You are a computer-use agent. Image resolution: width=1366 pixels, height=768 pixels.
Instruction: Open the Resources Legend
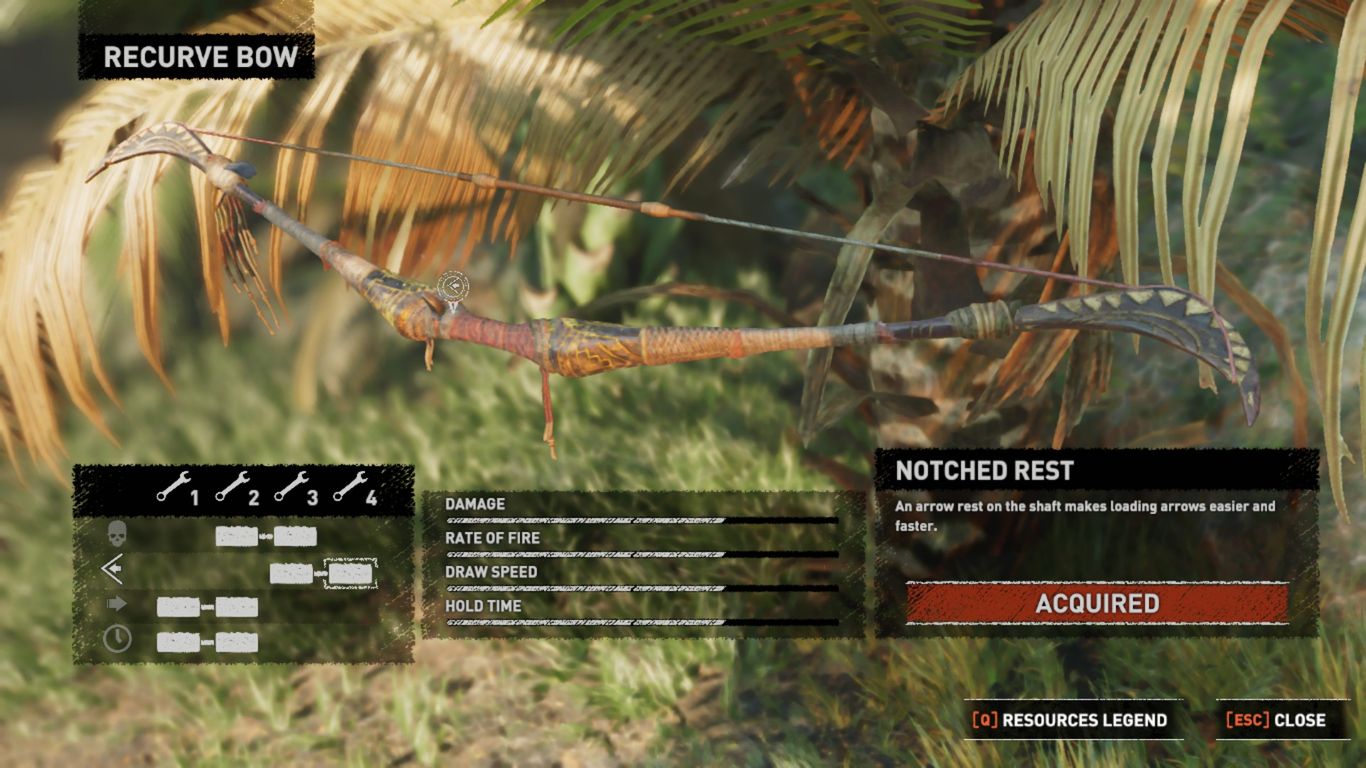(1071, 720)
